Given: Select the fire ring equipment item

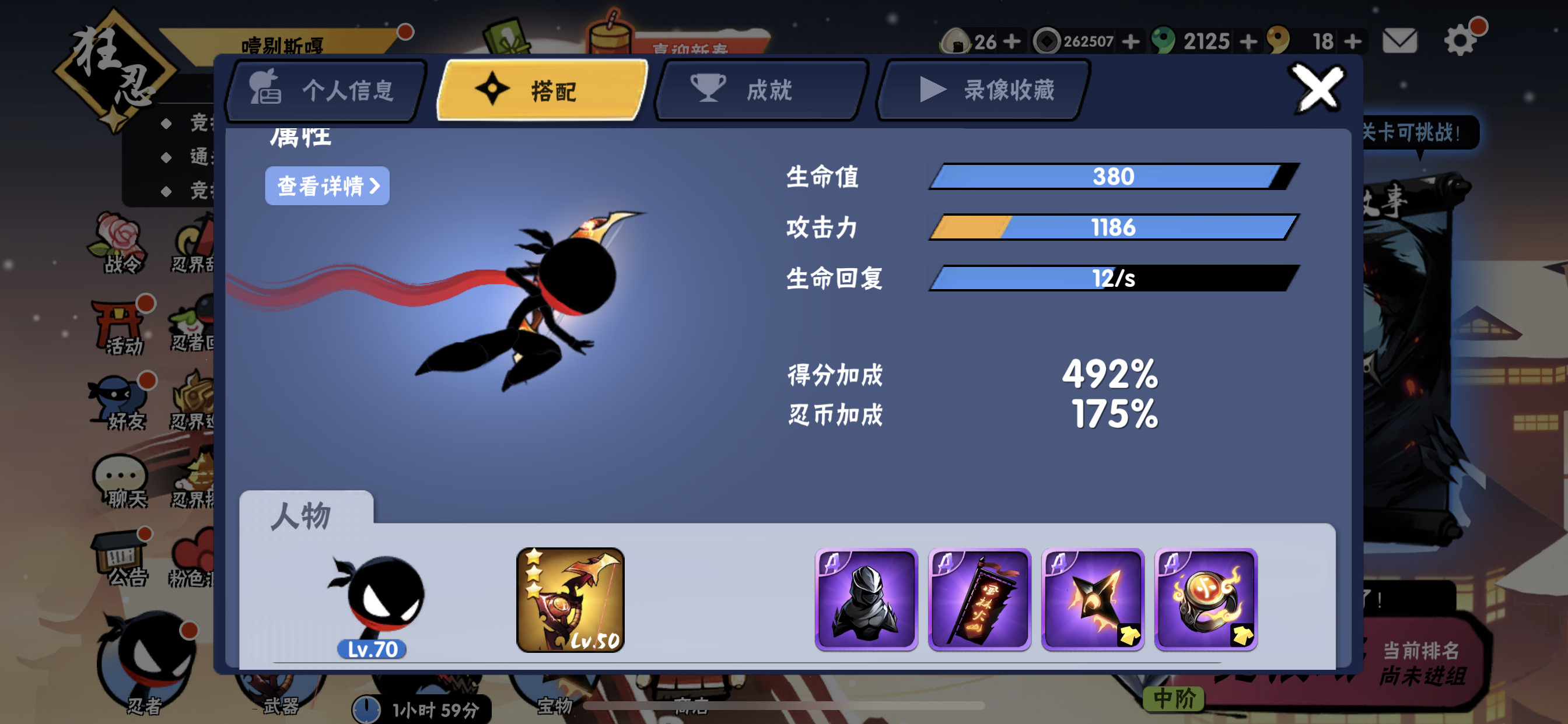Looking at the screenshot, I should [x=1206, y=600].
